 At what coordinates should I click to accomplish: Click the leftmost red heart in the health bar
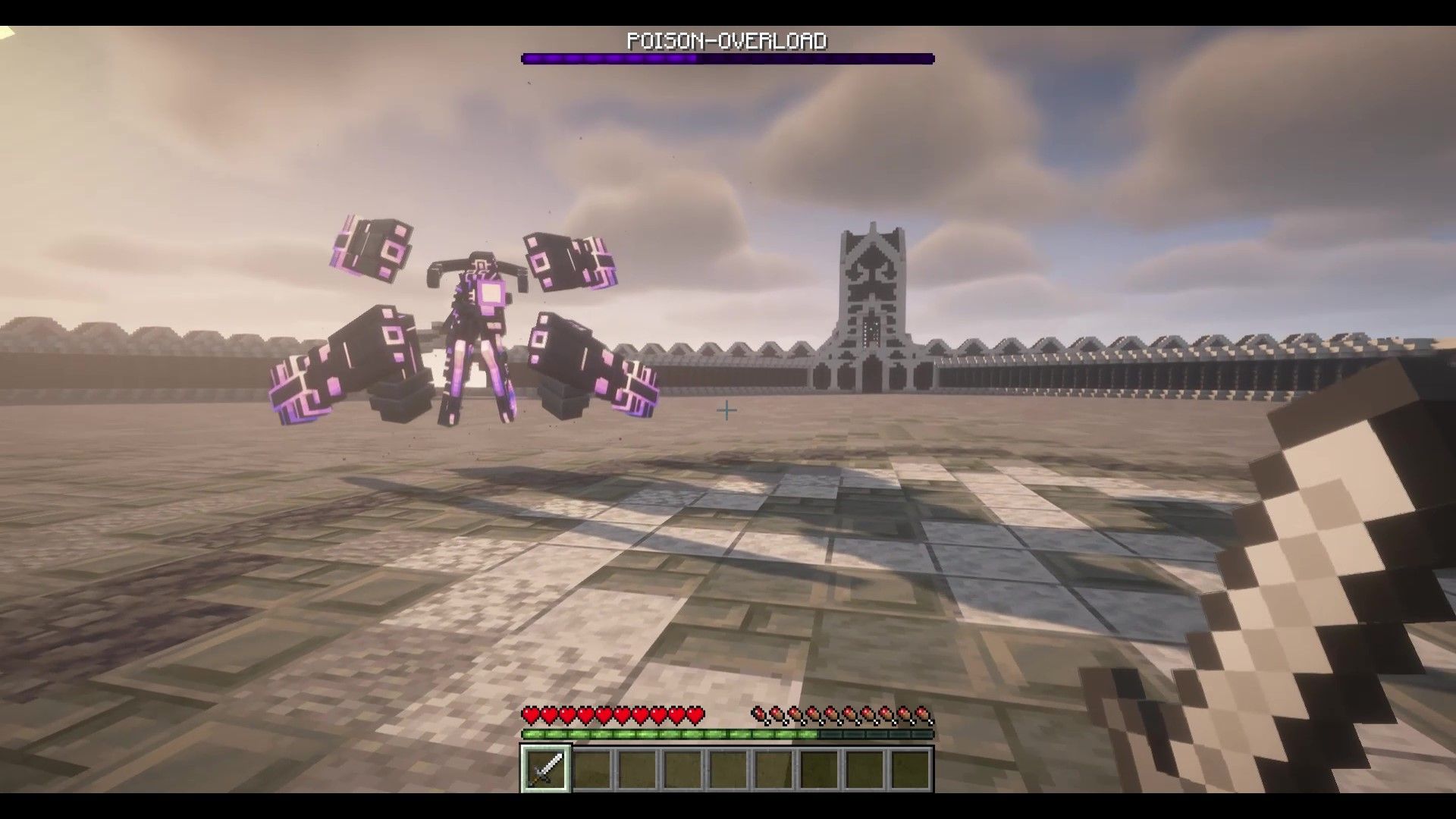pyautogui.click(x=531, y=716)
